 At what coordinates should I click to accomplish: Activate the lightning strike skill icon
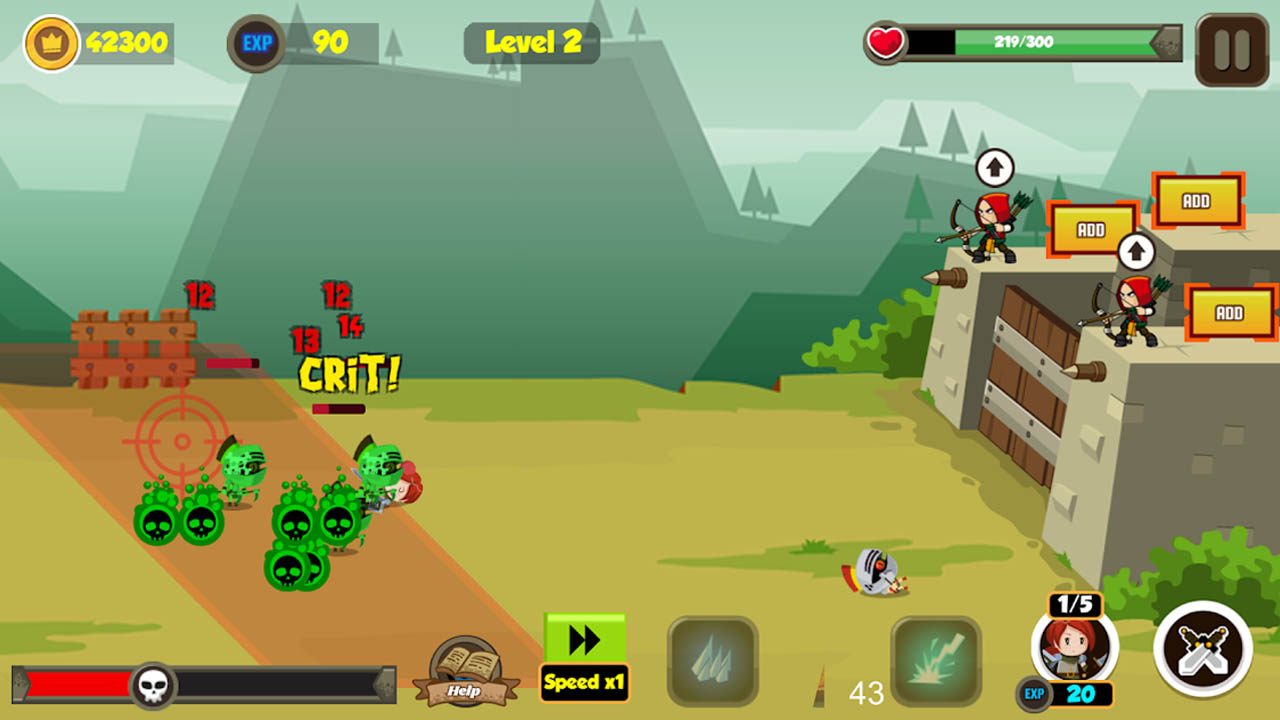tap(937, 661)
